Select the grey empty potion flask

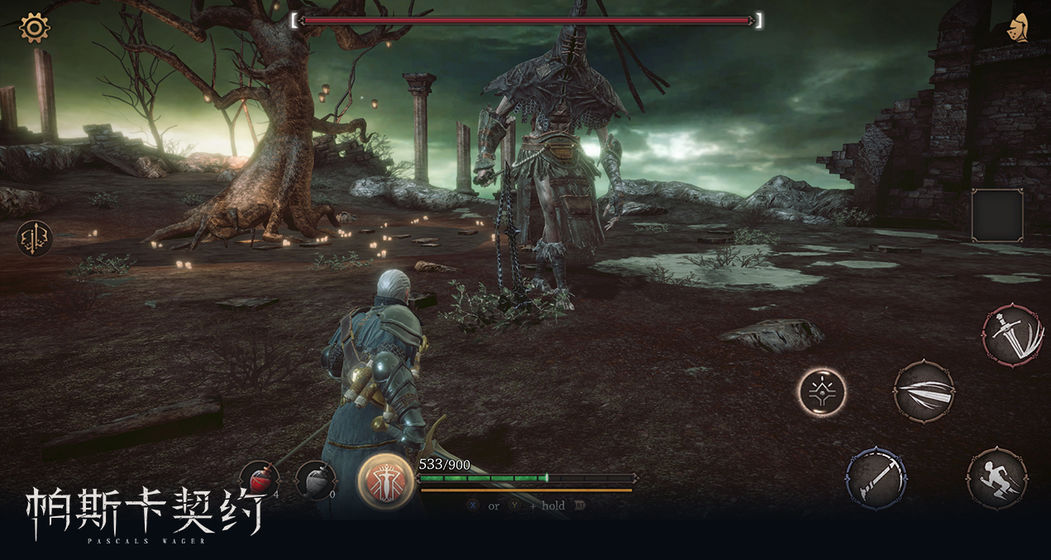[314, 480]
